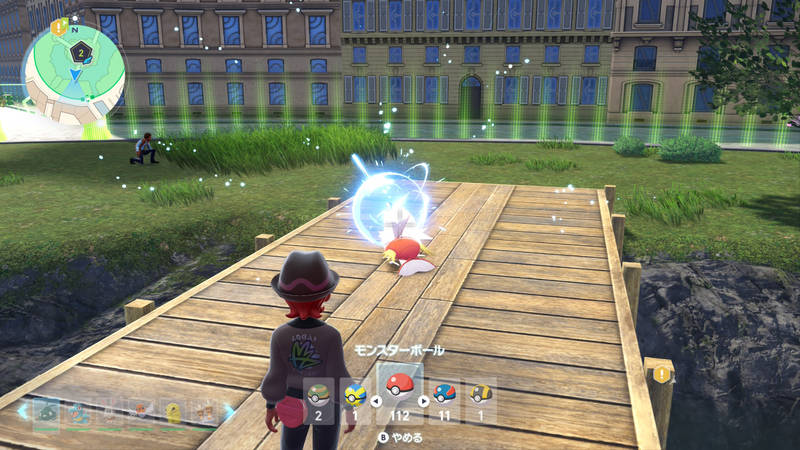Viewport: 800px width, 450px height.
Task: Click the right arrow beside the Poké Ball
Action: pyautogui.click(x=423, y=402)
